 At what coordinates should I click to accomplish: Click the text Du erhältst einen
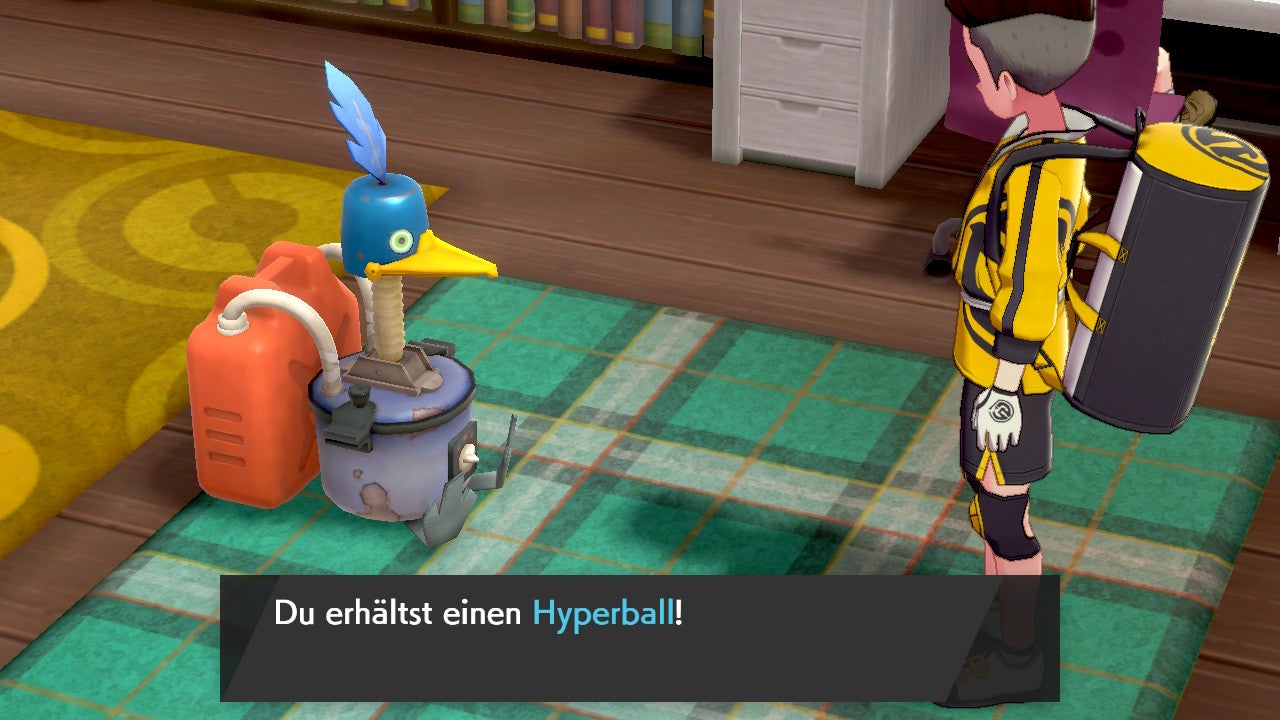click(x=398, y=615)
